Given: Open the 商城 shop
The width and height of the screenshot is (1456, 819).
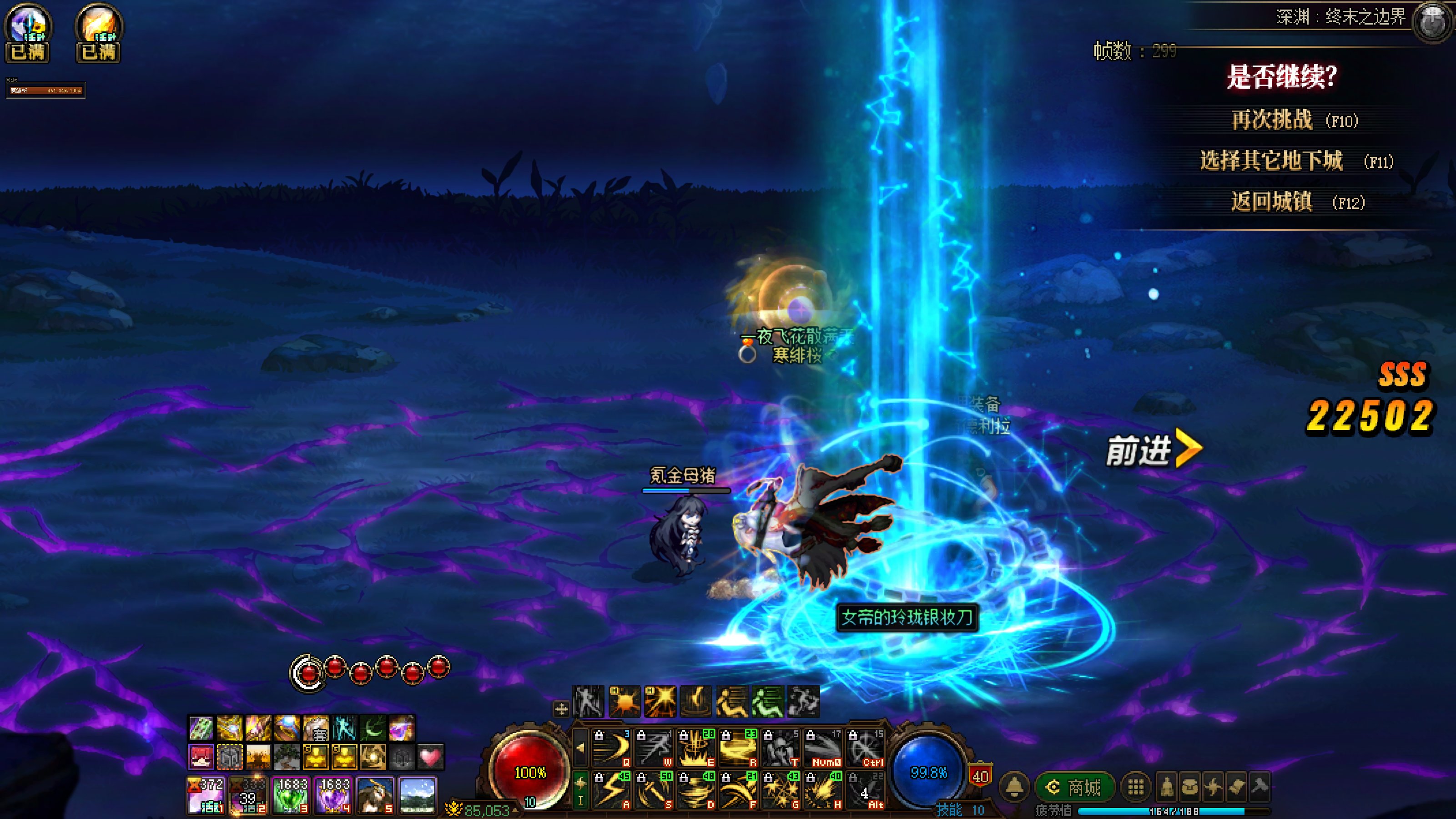Looking at the screenshot, I should coord(1075,787).
